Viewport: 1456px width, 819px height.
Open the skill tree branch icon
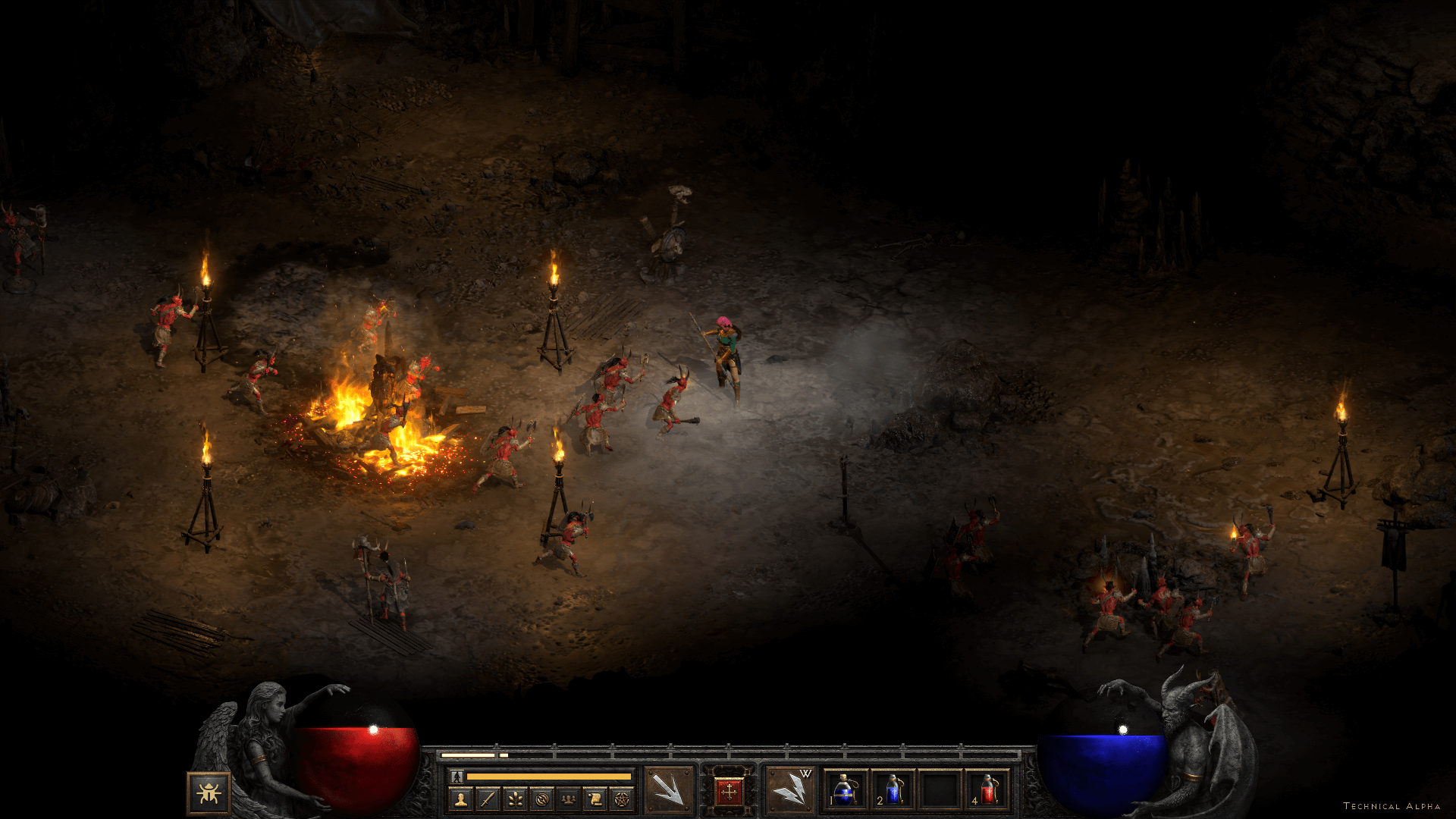(x=515, y=799)
